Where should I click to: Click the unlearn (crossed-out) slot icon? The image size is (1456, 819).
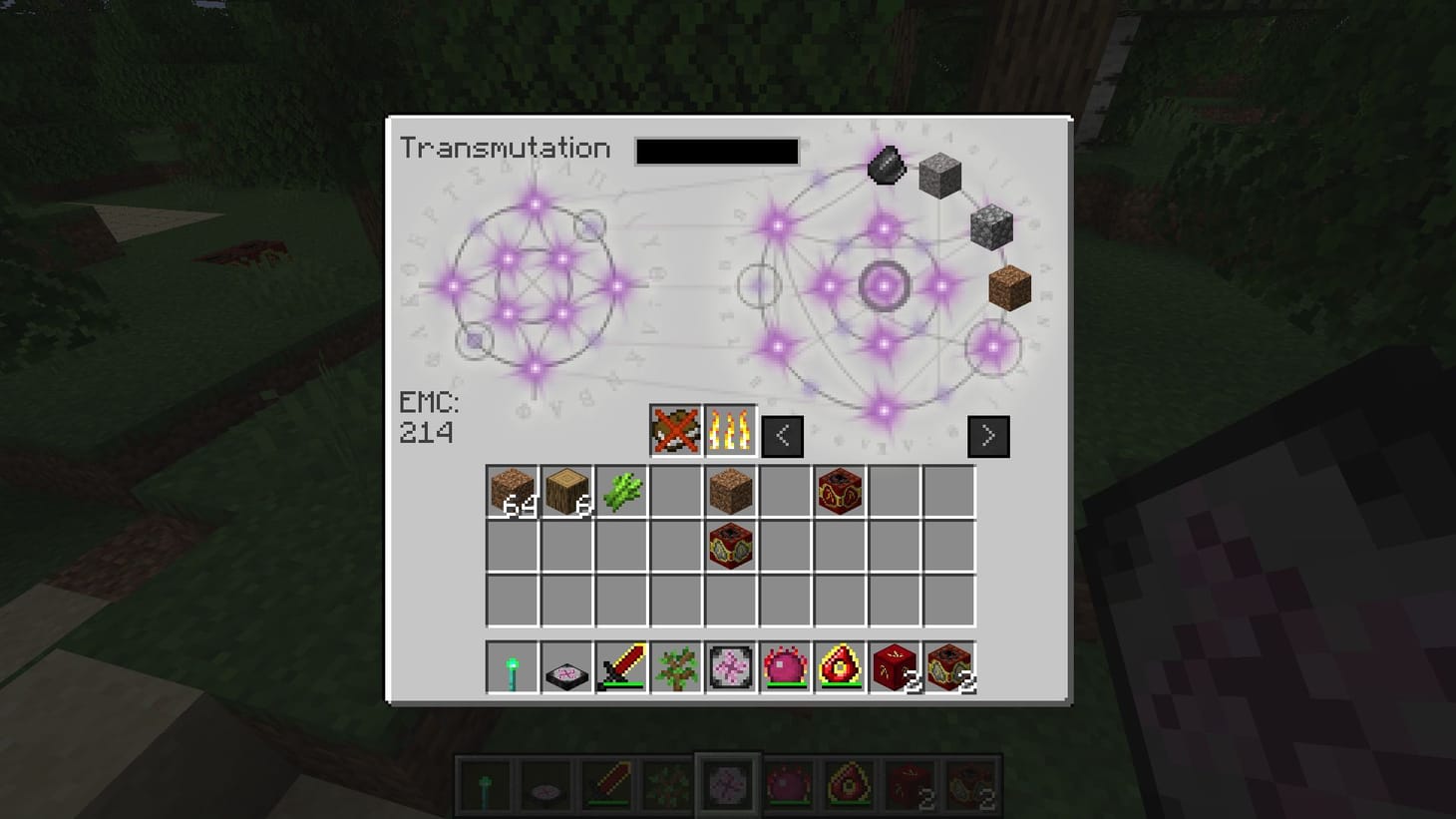click(x=676, y=430)
